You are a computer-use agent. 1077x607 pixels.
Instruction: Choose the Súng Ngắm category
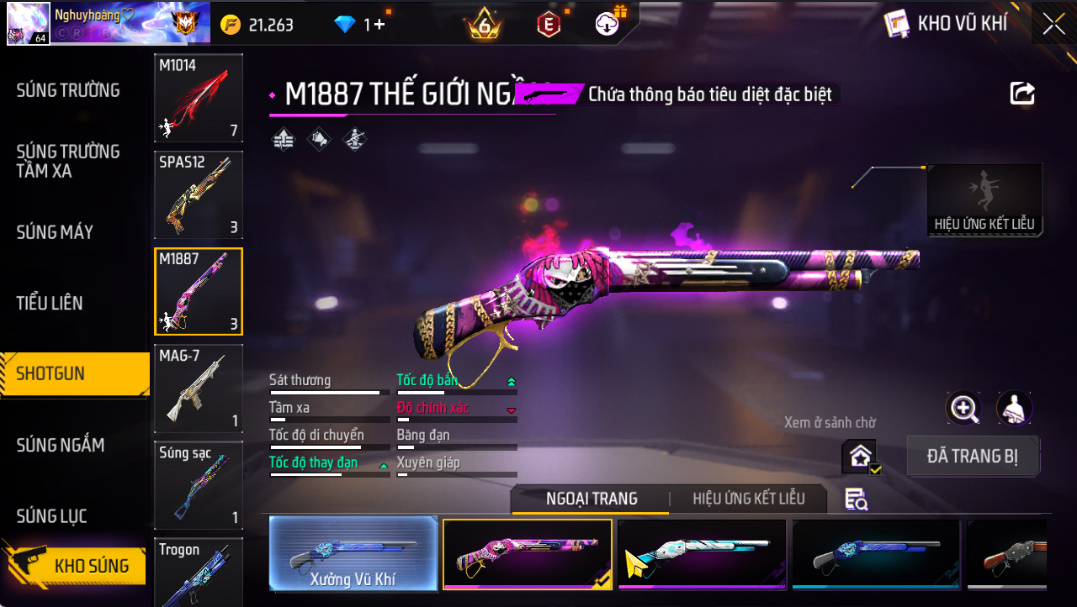click(x=60, y=445)
